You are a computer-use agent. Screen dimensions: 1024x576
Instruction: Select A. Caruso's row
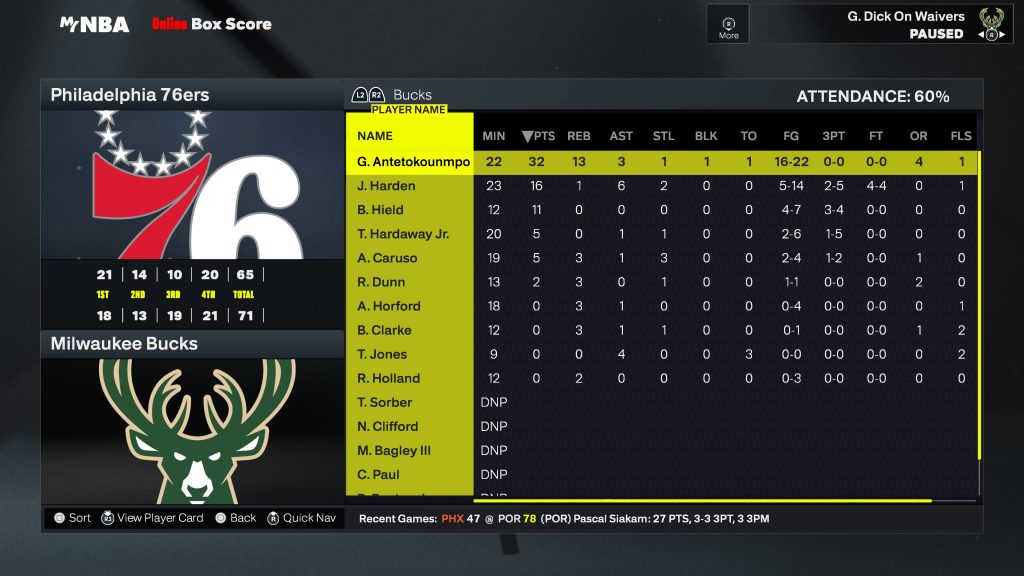pos(387,258)
